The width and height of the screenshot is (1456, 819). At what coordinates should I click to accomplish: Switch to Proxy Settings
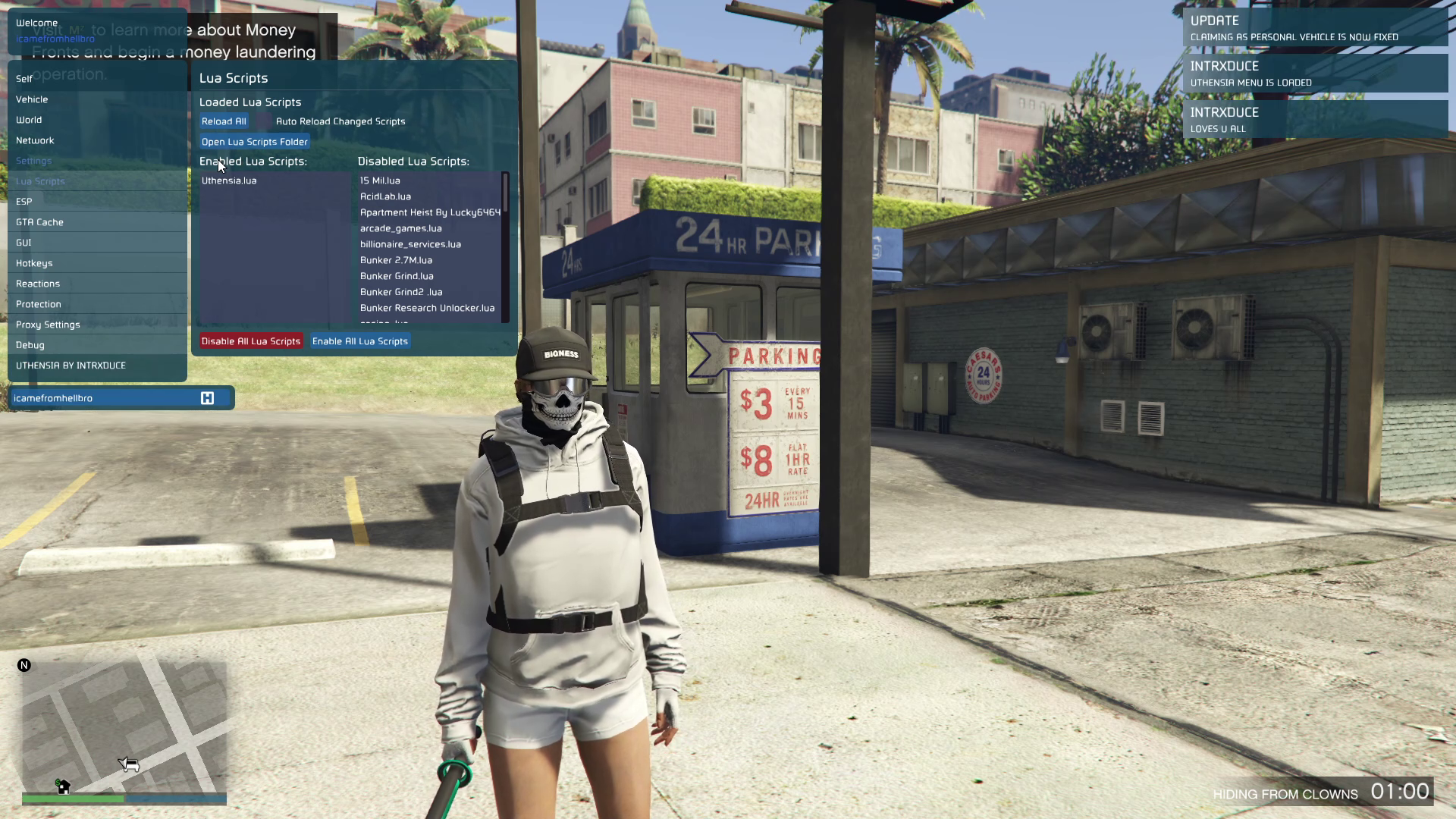(48, 325)
